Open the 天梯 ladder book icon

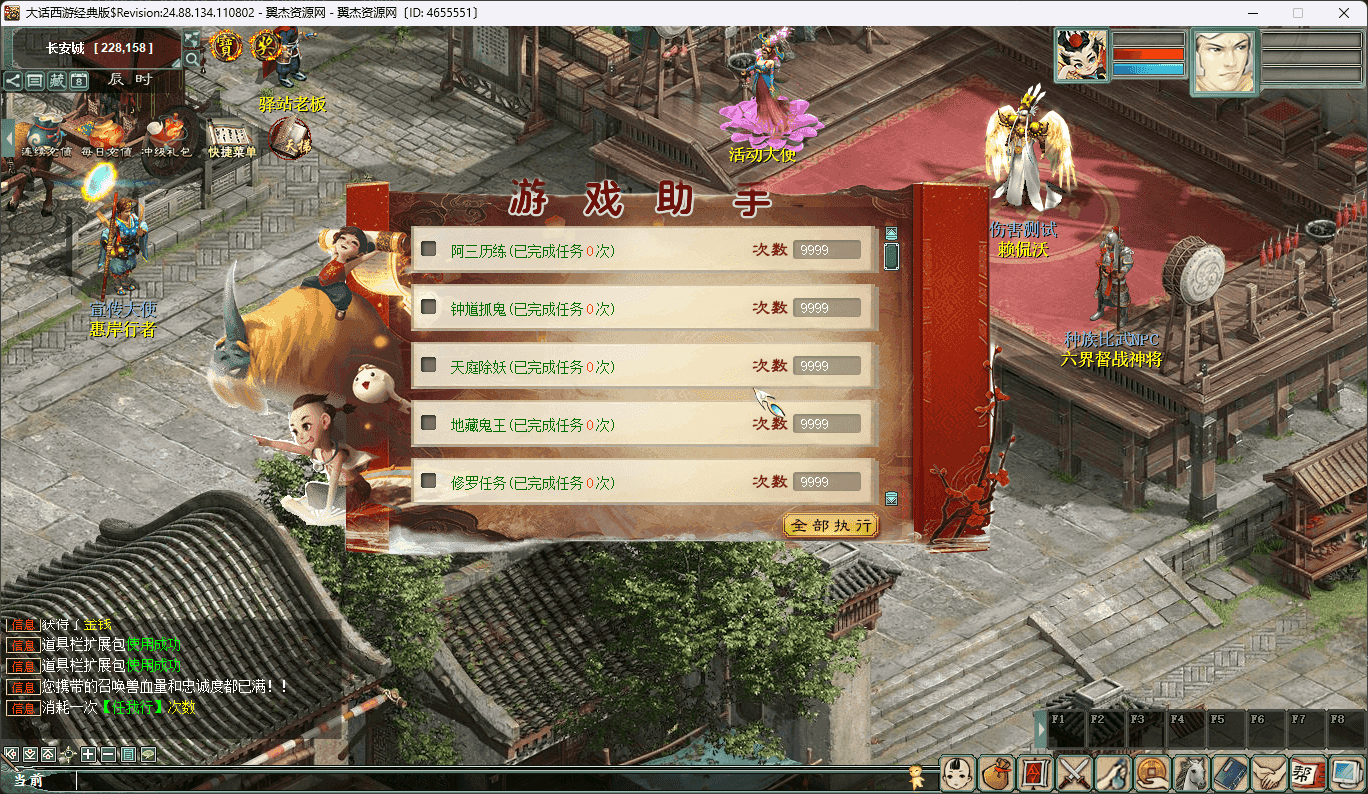pos(289,137)
